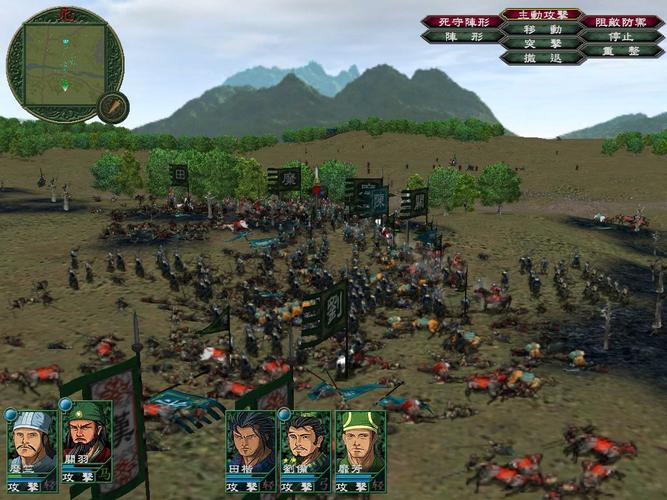Choose the 死守陣形 hold formation command
Screen dimensions: 667x500
click(x=462, y=21)
